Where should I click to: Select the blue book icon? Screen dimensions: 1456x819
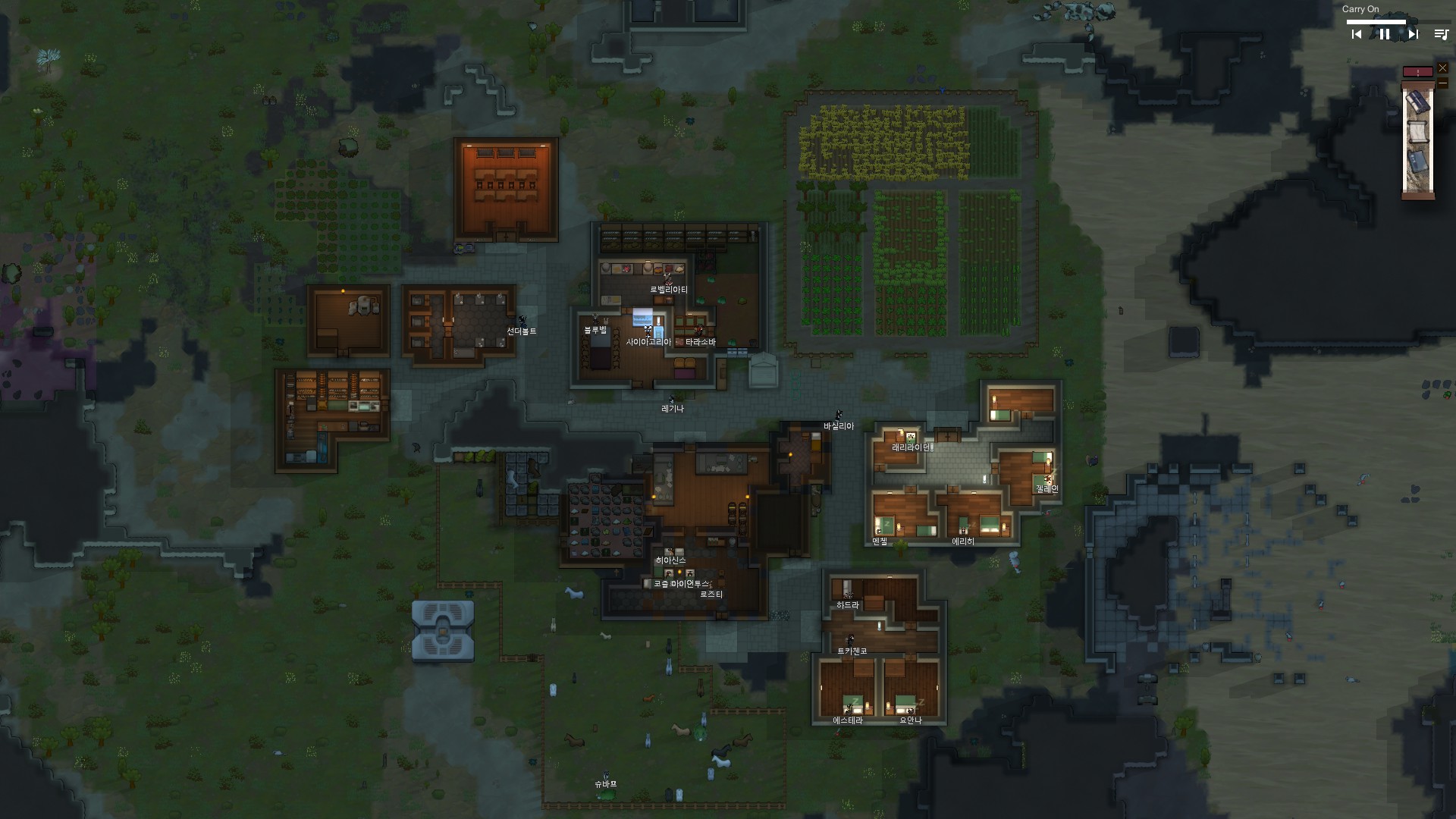click(1417, 162)
